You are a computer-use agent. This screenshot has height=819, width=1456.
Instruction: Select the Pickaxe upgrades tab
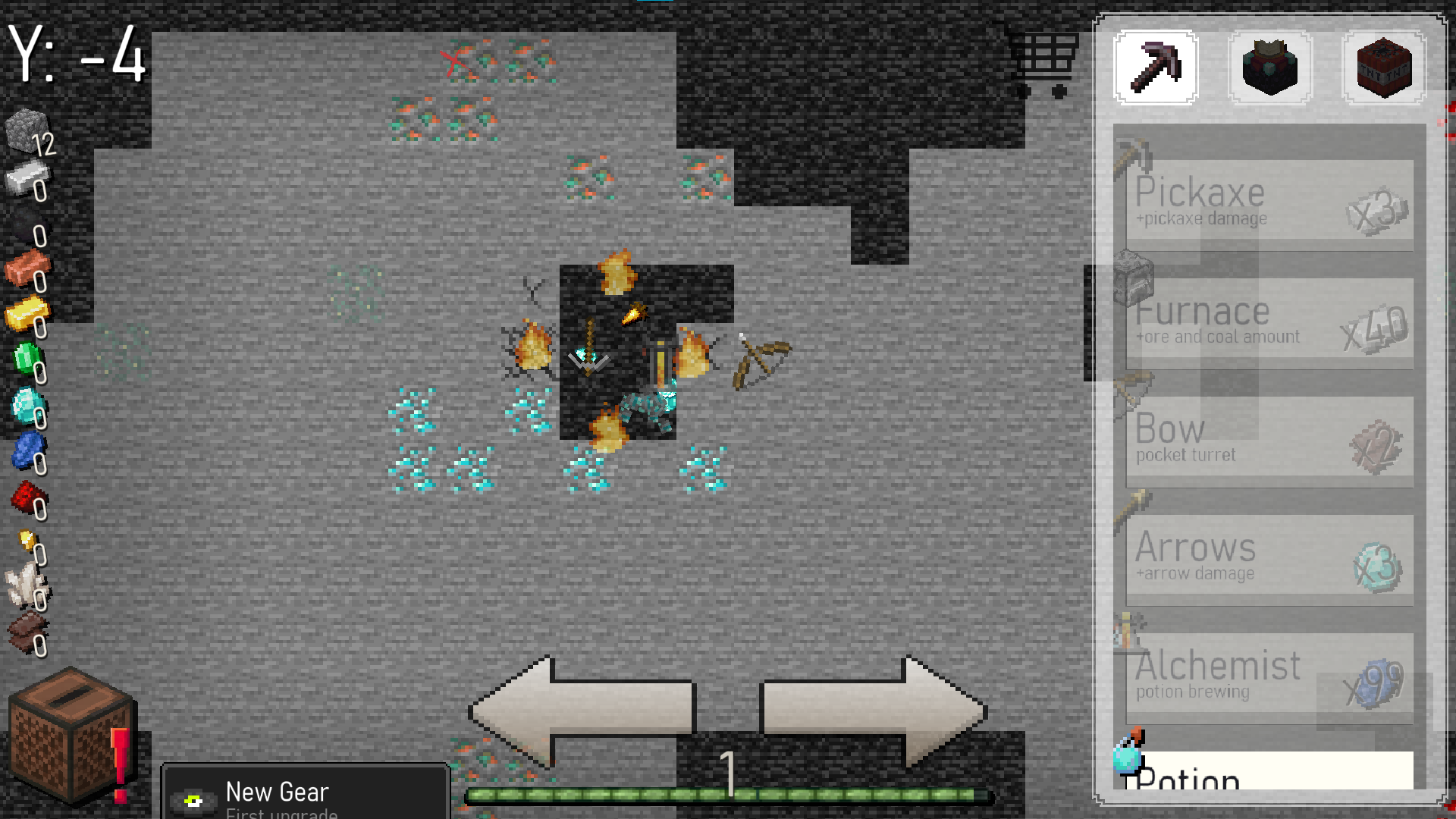pos(1154,67)
